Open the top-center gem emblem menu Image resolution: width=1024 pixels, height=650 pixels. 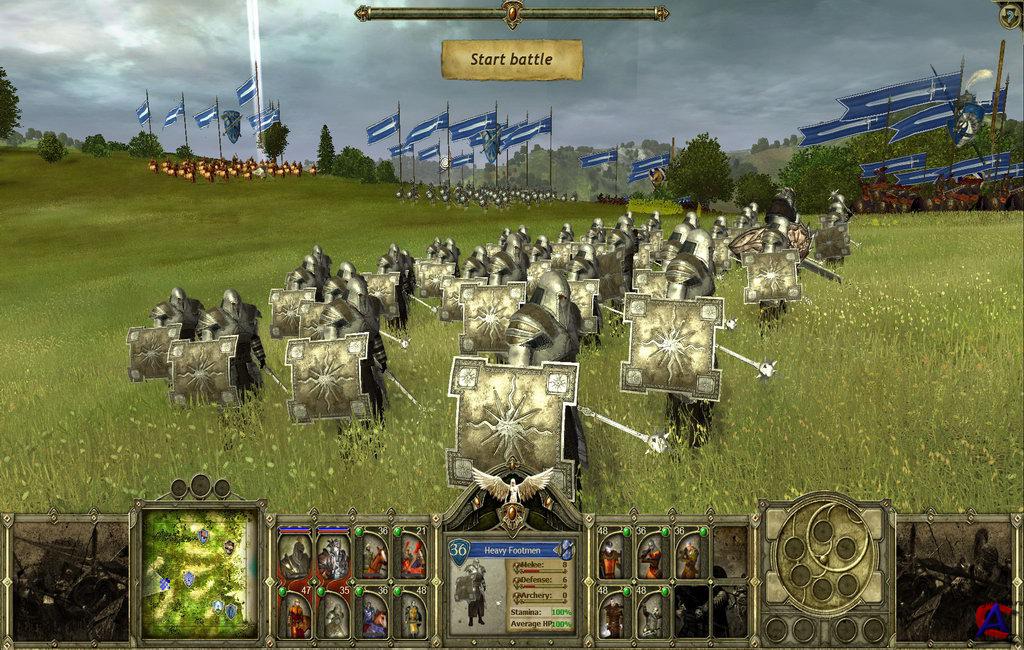tap(512, 13)
